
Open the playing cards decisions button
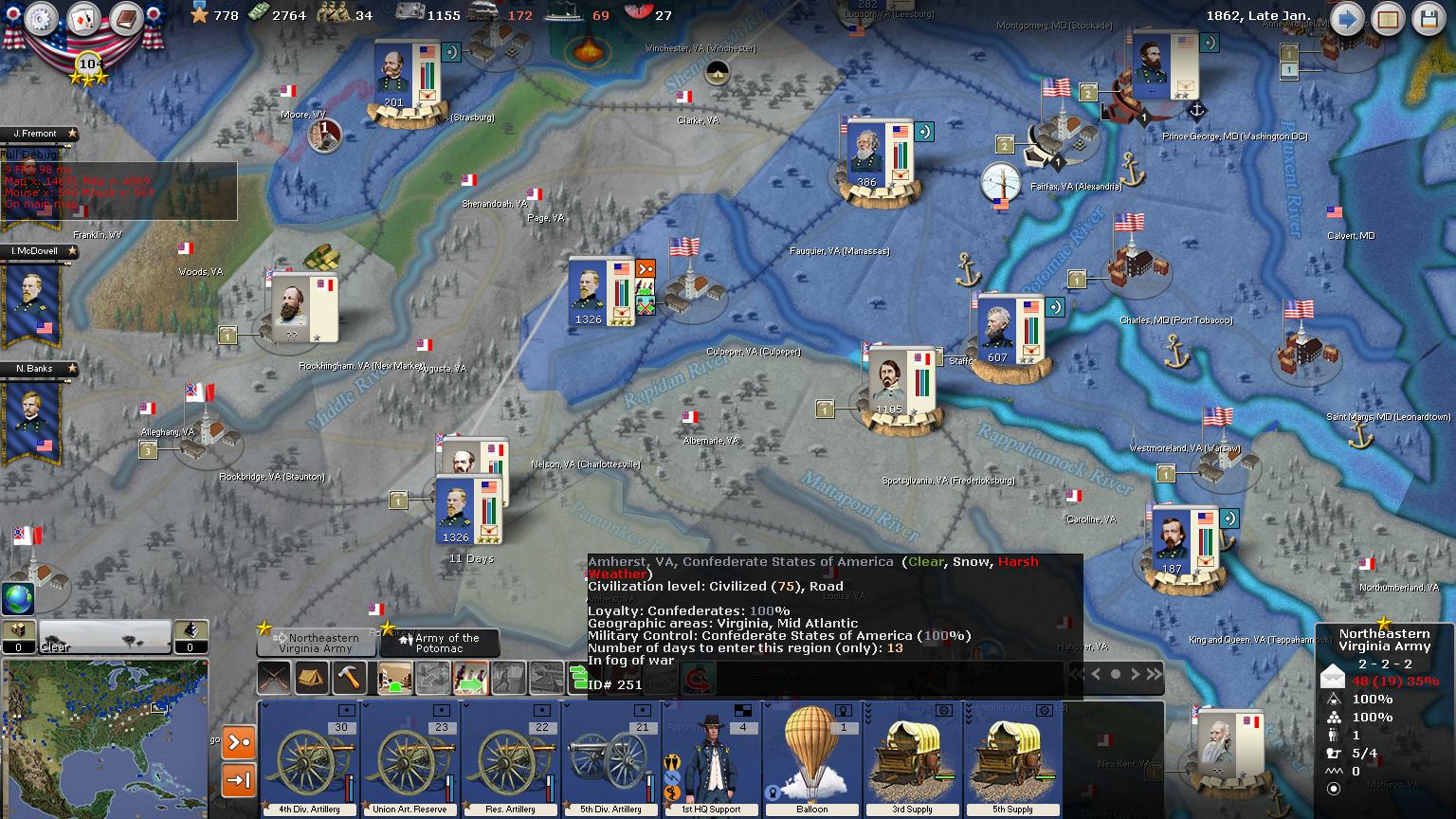(83, 20)
